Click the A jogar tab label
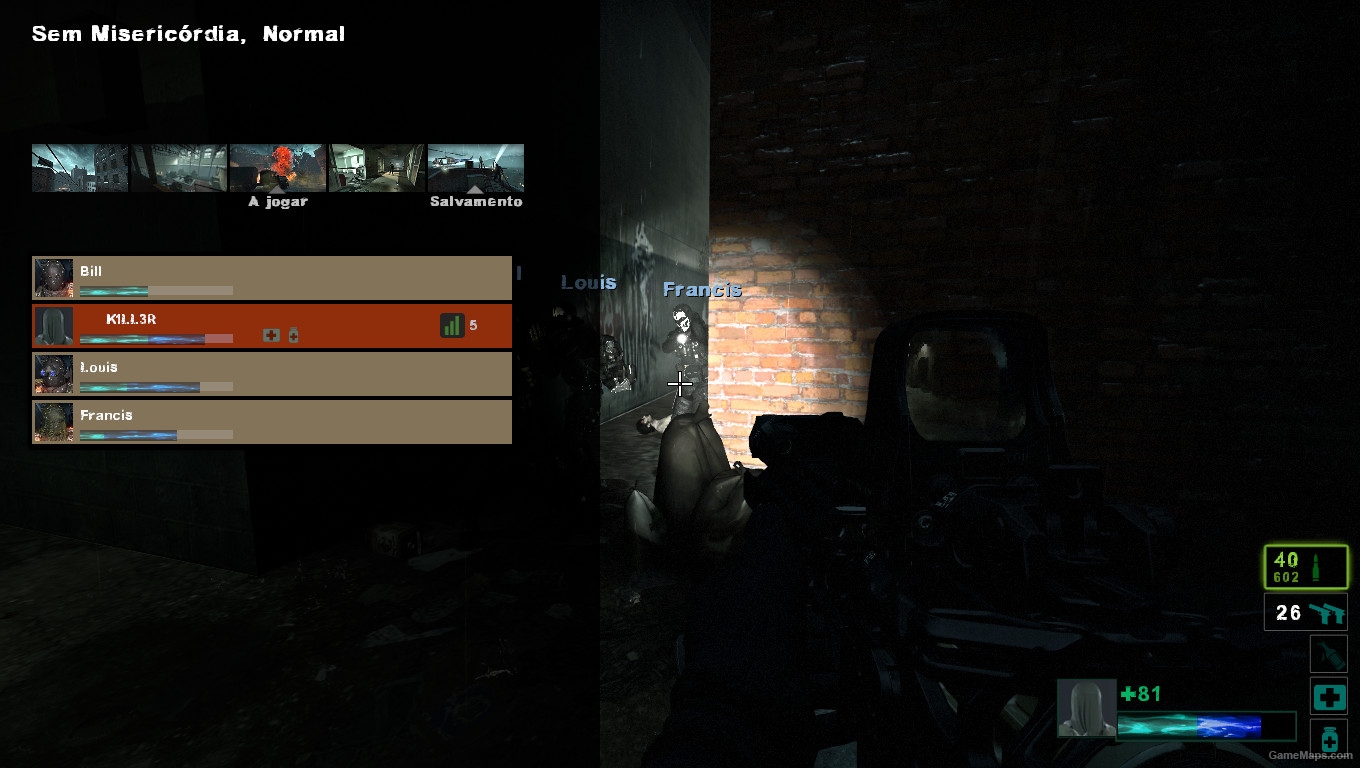 [277, 201]
